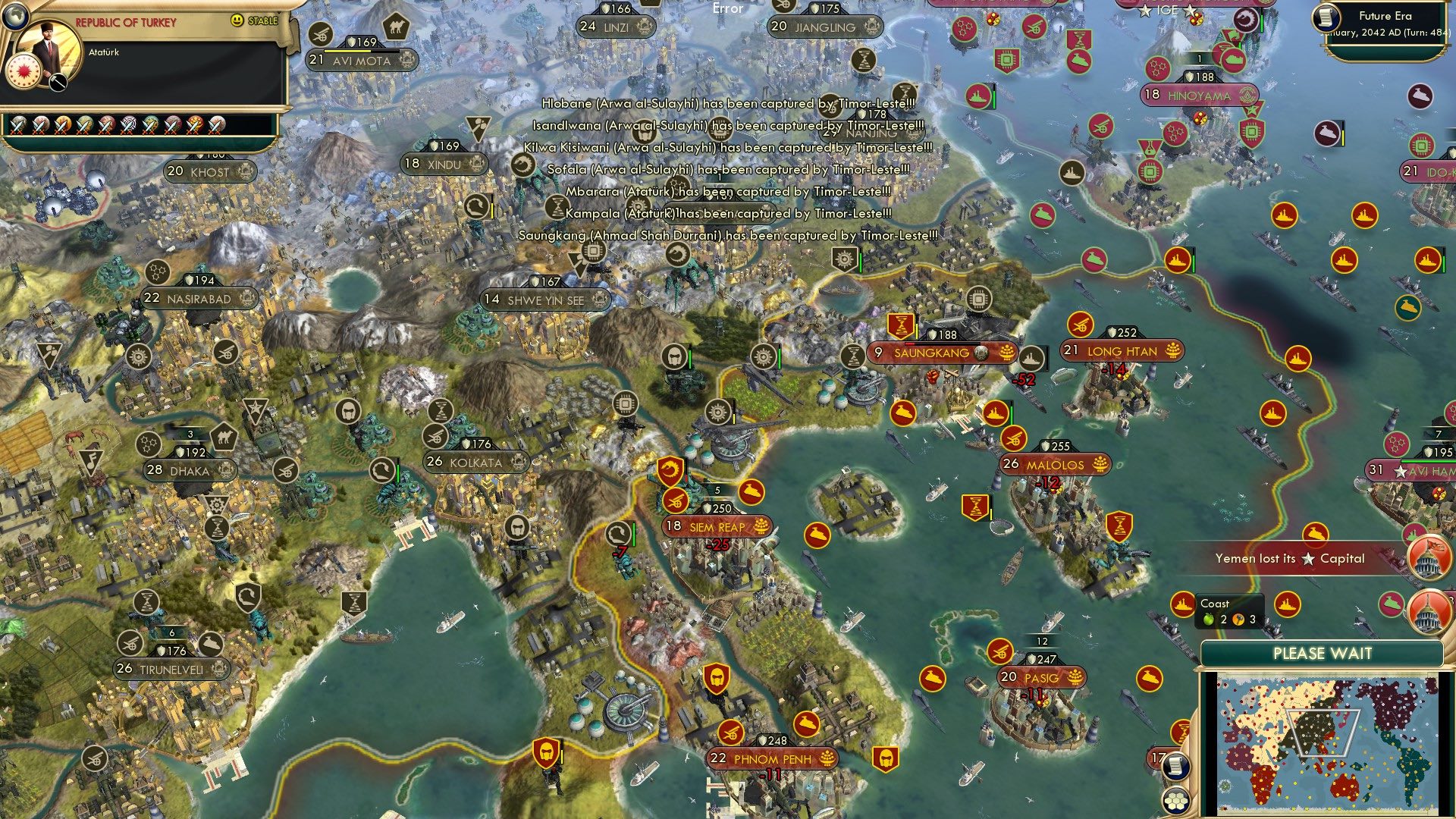Select the Siem Reap city banner
Screen dimensions: 1456x819
[x=717, y=525]
